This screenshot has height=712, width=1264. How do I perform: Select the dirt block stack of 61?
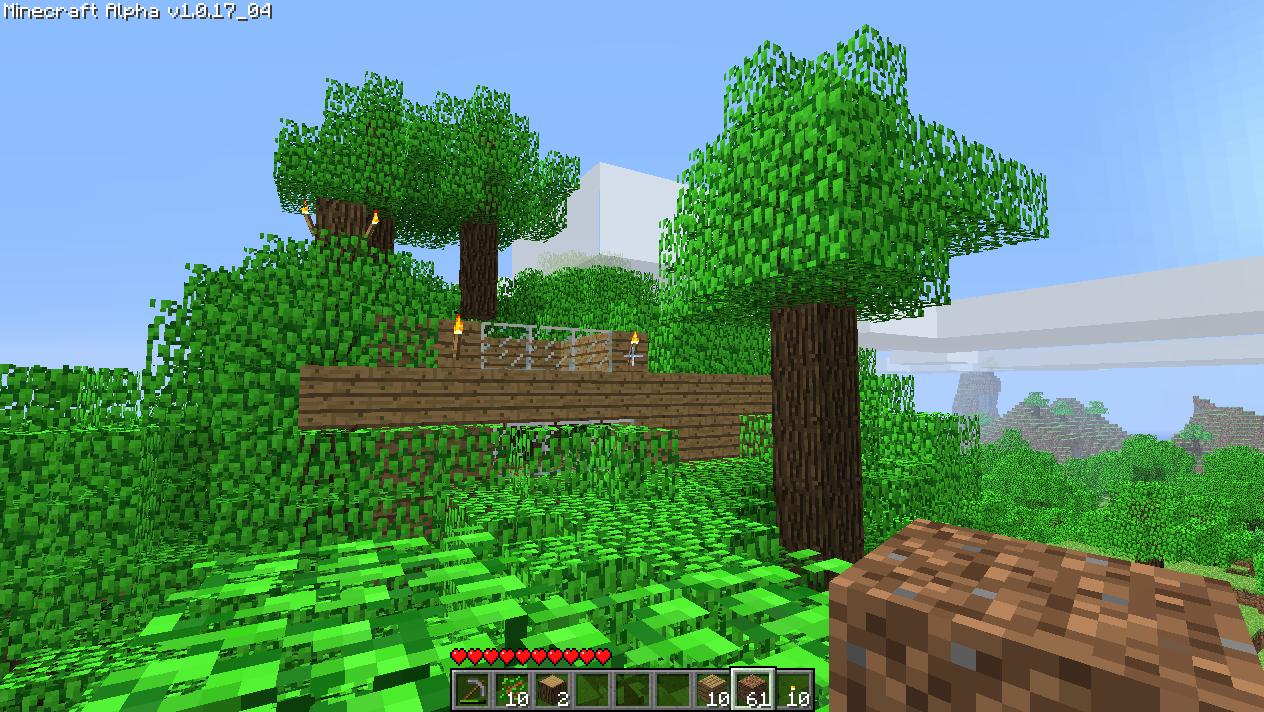pyautogui.click(x=753, y=690)
